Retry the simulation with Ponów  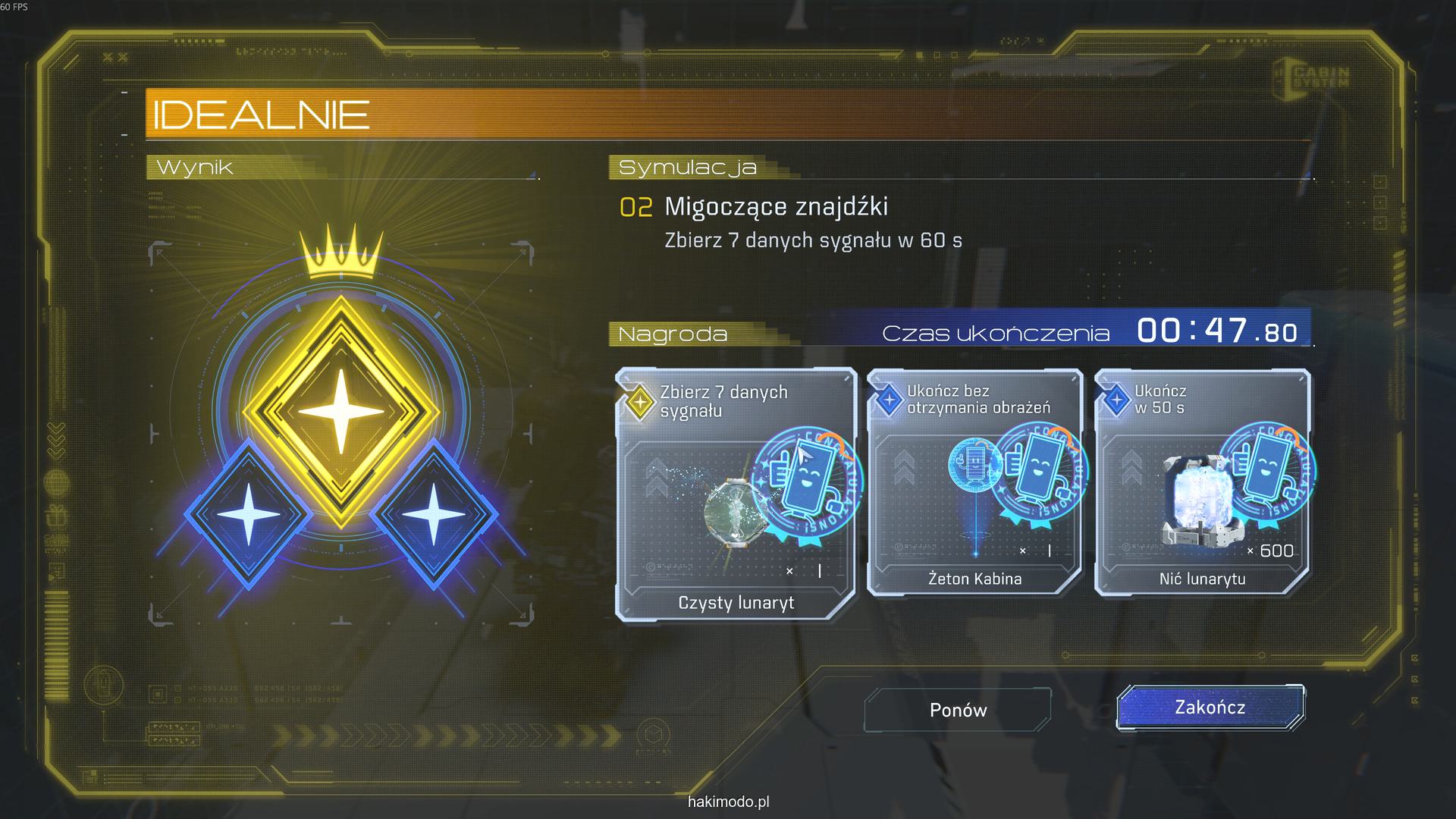click(958, 710)
